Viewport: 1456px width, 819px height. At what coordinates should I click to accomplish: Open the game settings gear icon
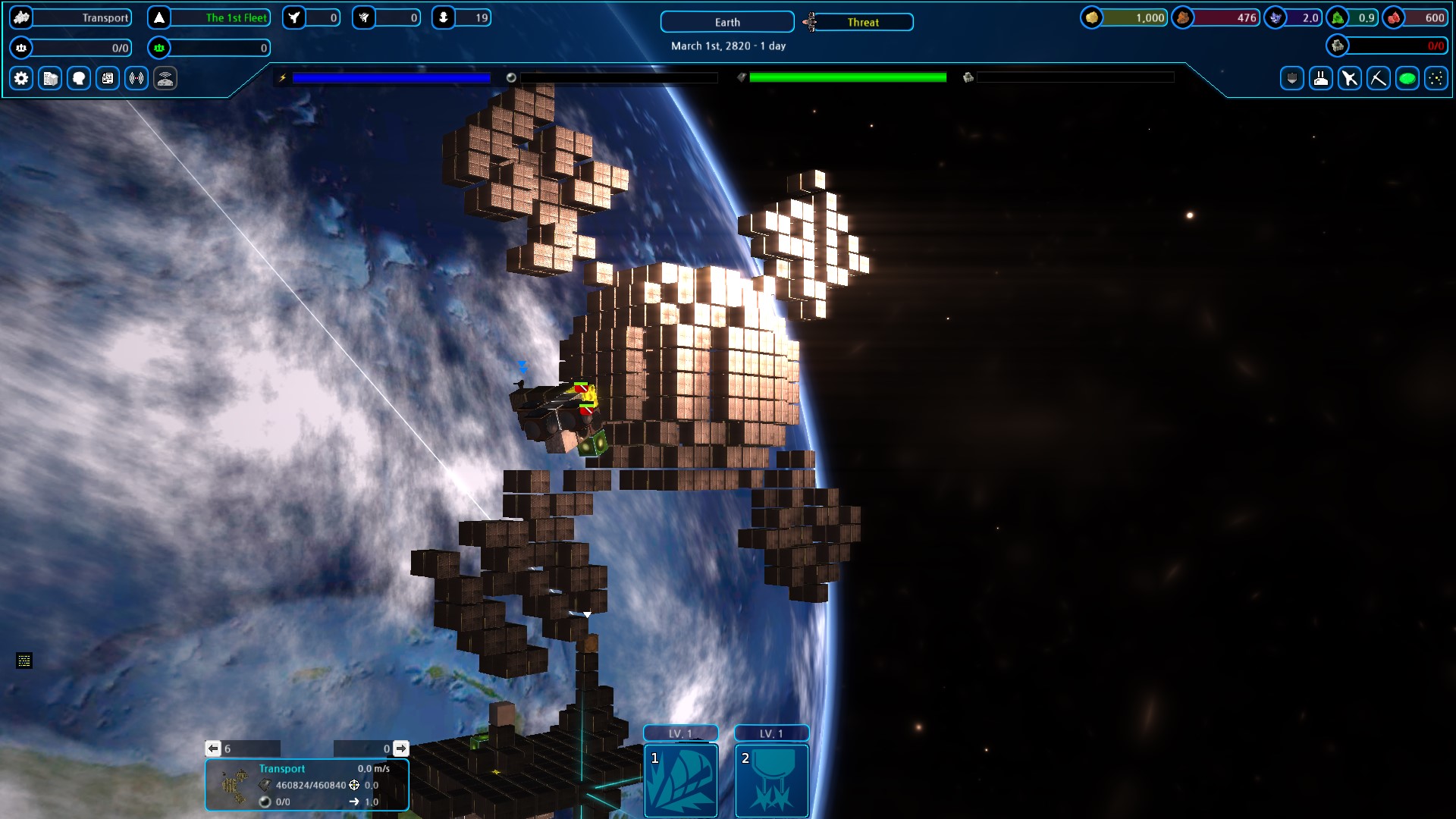pos(20,78)
